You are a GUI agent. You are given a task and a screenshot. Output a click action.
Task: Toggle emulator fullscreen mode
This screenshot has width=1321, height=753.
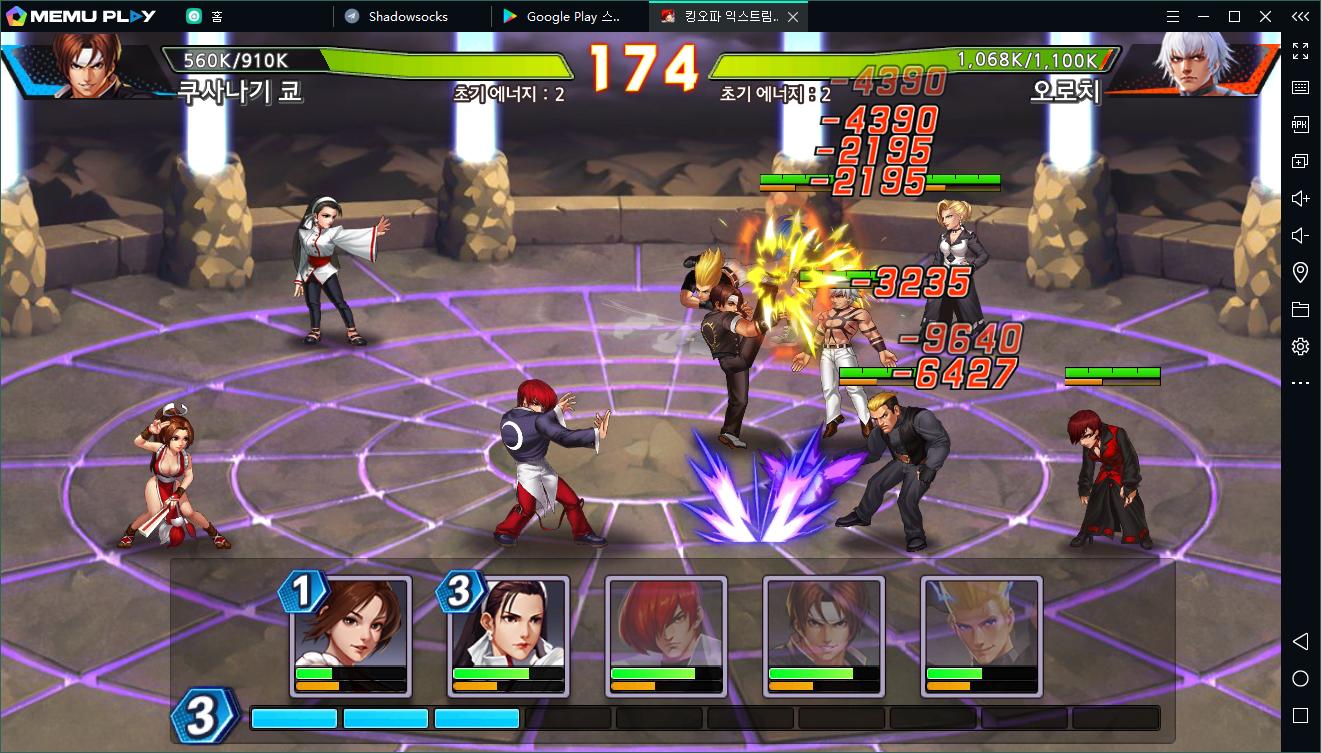tap(1300, 50)
